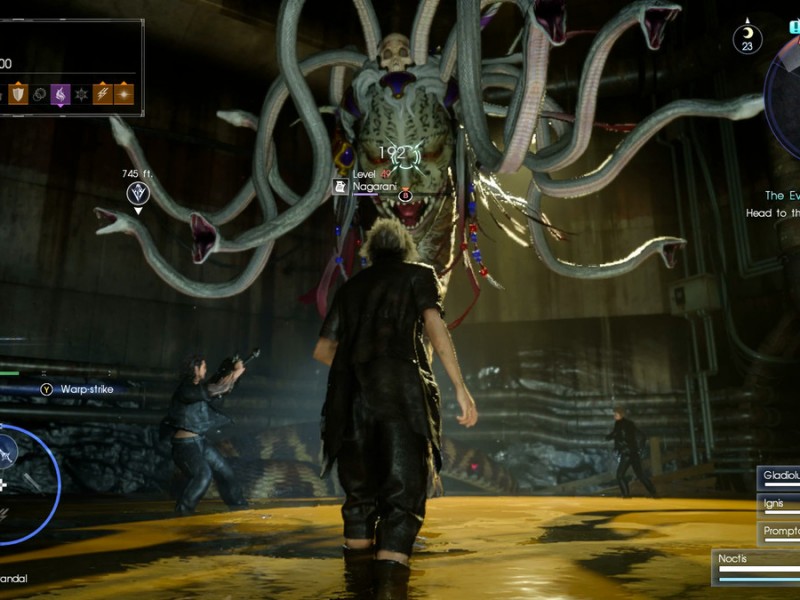Image resolution: width=800 pixels, height=600 pixels.
Task: Select the glowing starburst buff icon
Action: 123,95
